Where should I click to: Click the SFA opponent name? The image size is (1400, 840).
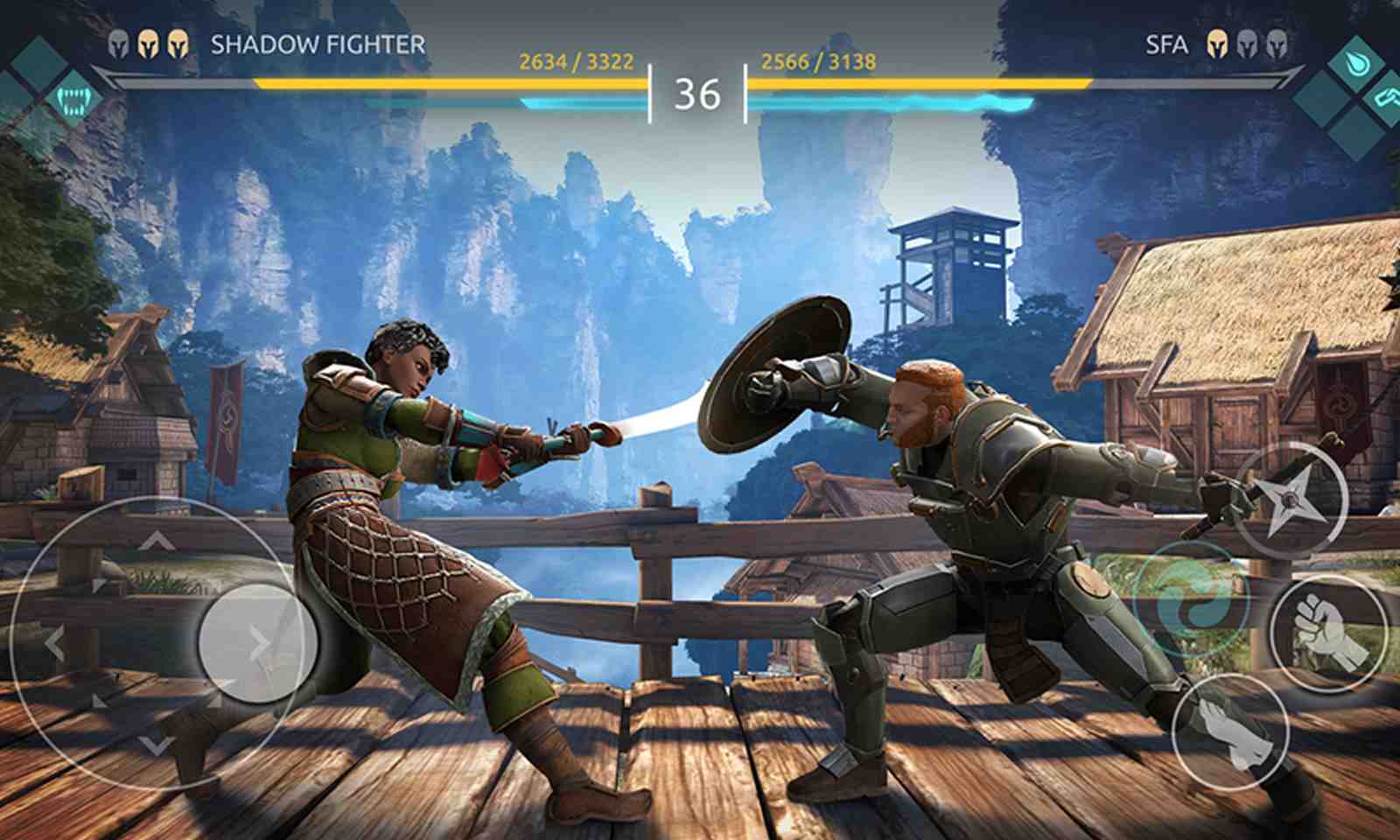1164,42
